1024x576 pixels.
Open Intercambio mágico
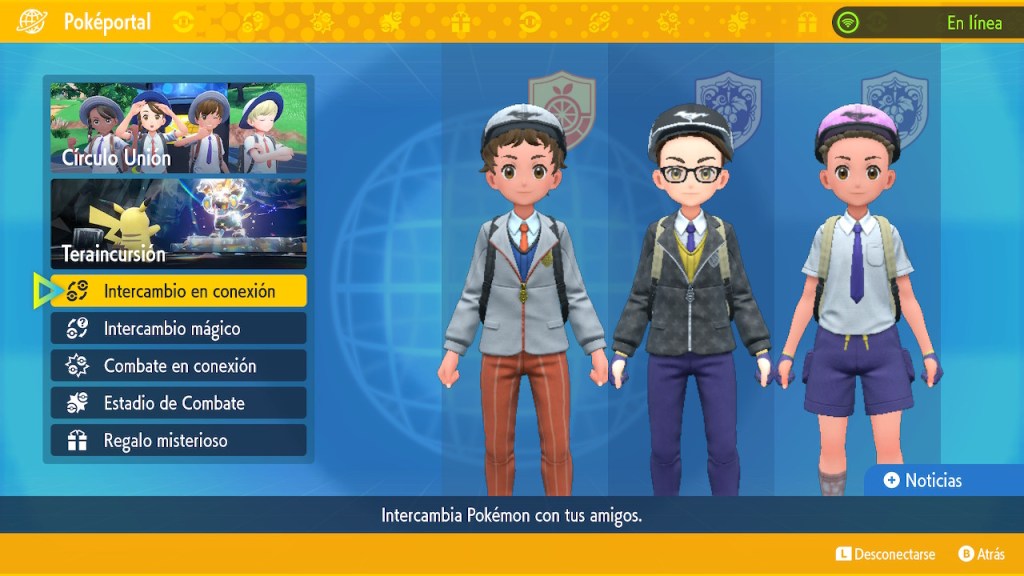(178, 328)
